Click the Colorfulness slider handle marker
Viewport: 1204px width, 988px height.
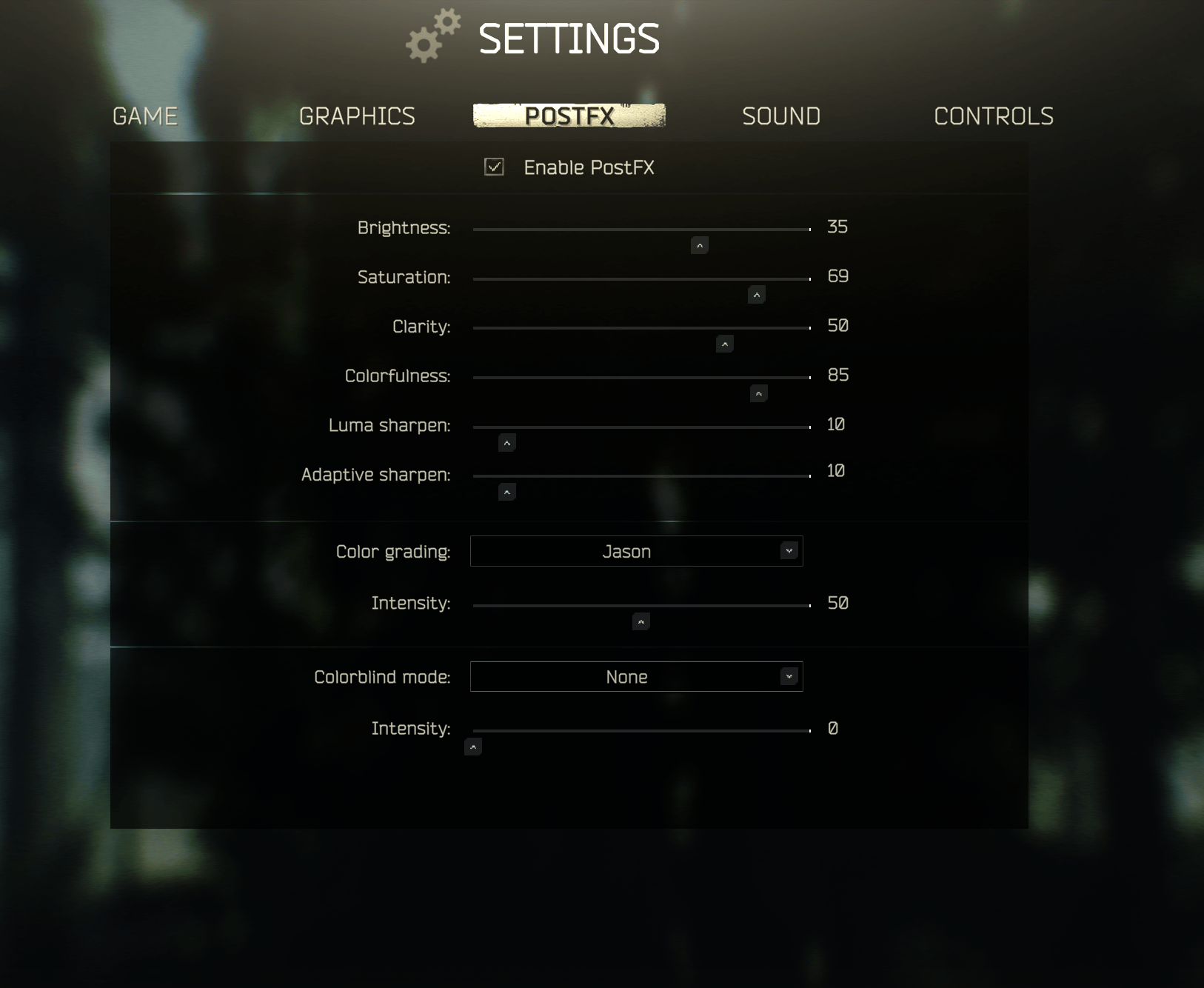pyautogui.click(x=757, y=393)
